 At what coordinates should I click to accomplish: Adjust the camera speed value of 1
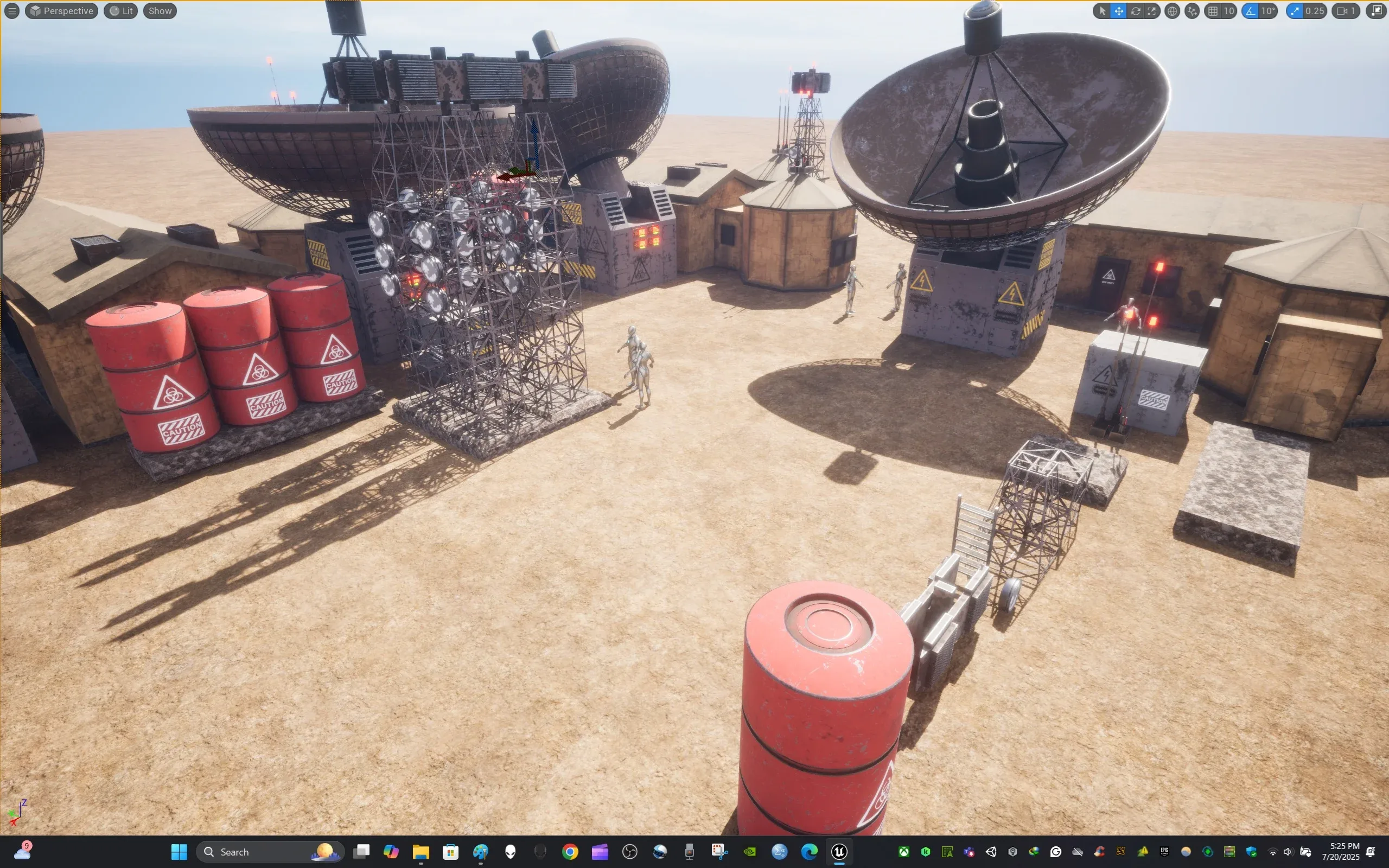pos(1352,11)
